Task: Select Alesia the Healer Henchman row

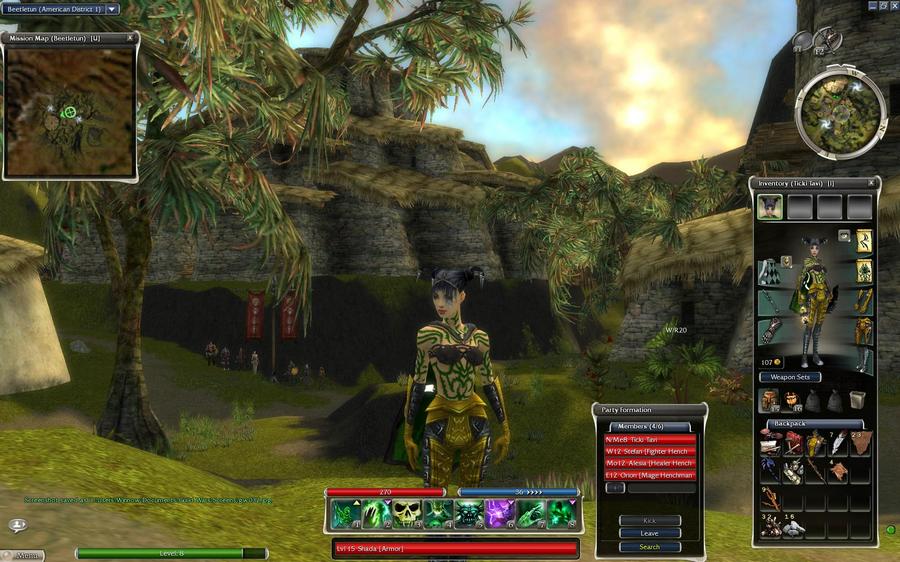Action: [649, 463]
